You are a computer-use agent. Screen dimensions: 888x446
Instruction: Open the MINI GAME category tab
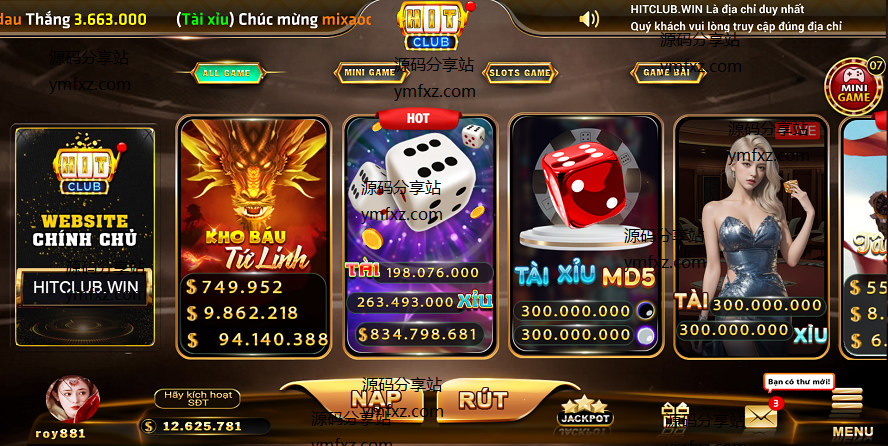369,73
